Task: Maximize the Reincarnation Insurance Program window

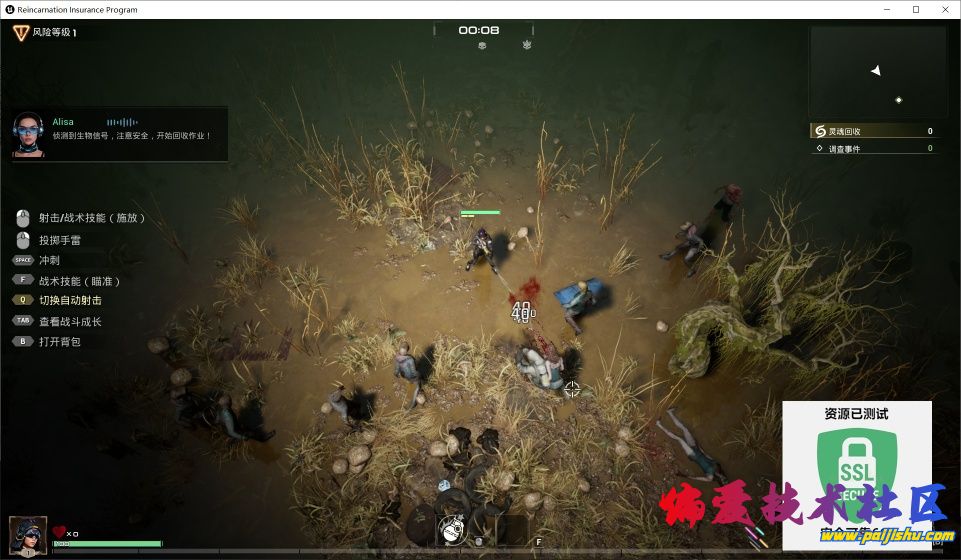Action: (915, 9)
